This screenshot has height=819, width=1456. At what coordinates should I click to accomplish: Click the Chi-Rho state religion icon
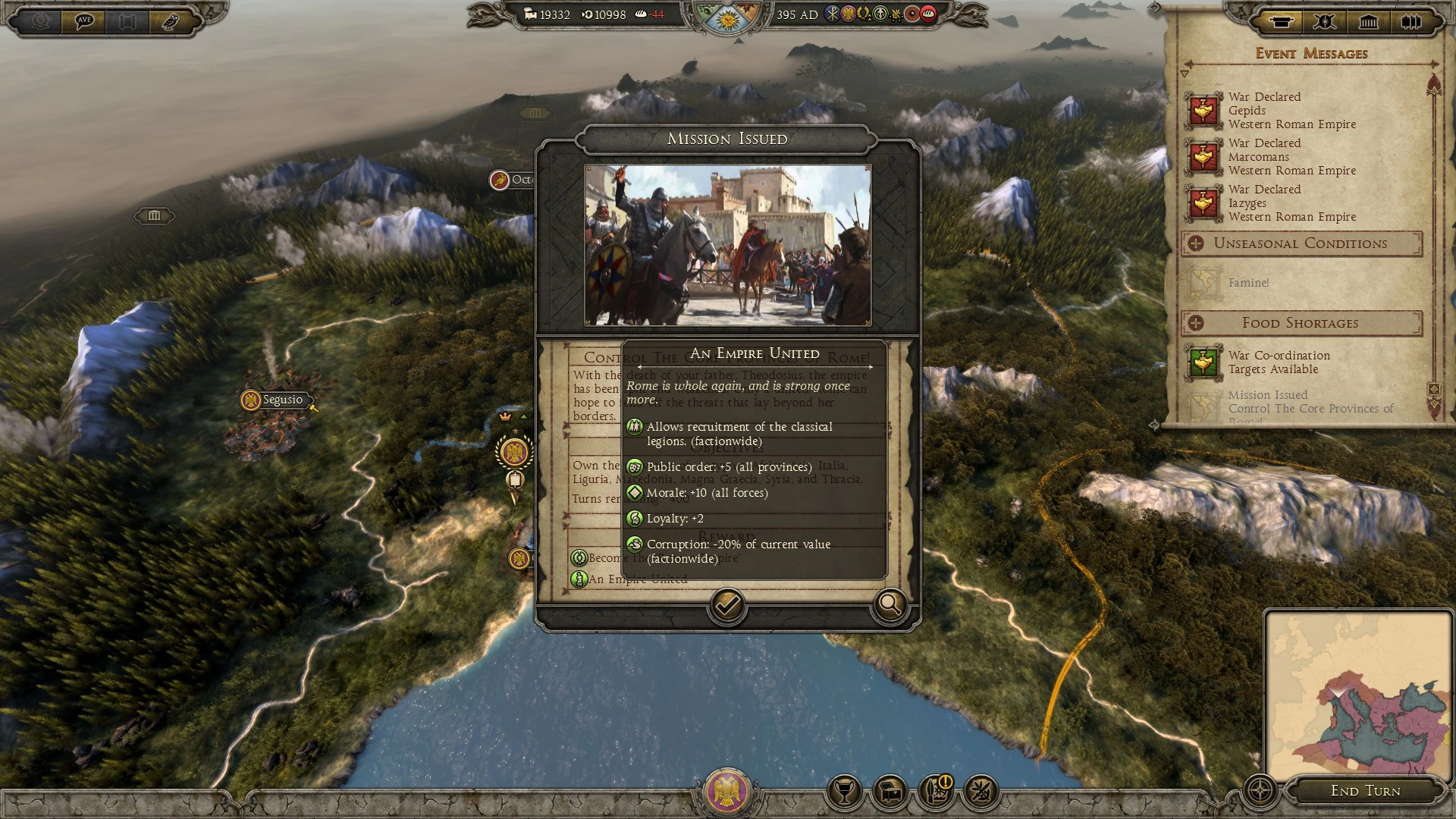(831, 13)
